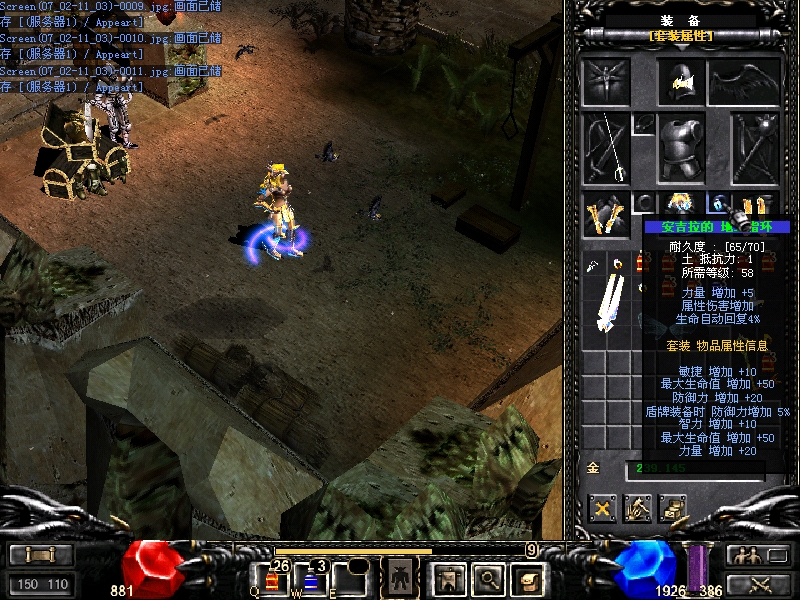Select the wings equipment slot
800x600 pixels.
(x=743, y=83)
